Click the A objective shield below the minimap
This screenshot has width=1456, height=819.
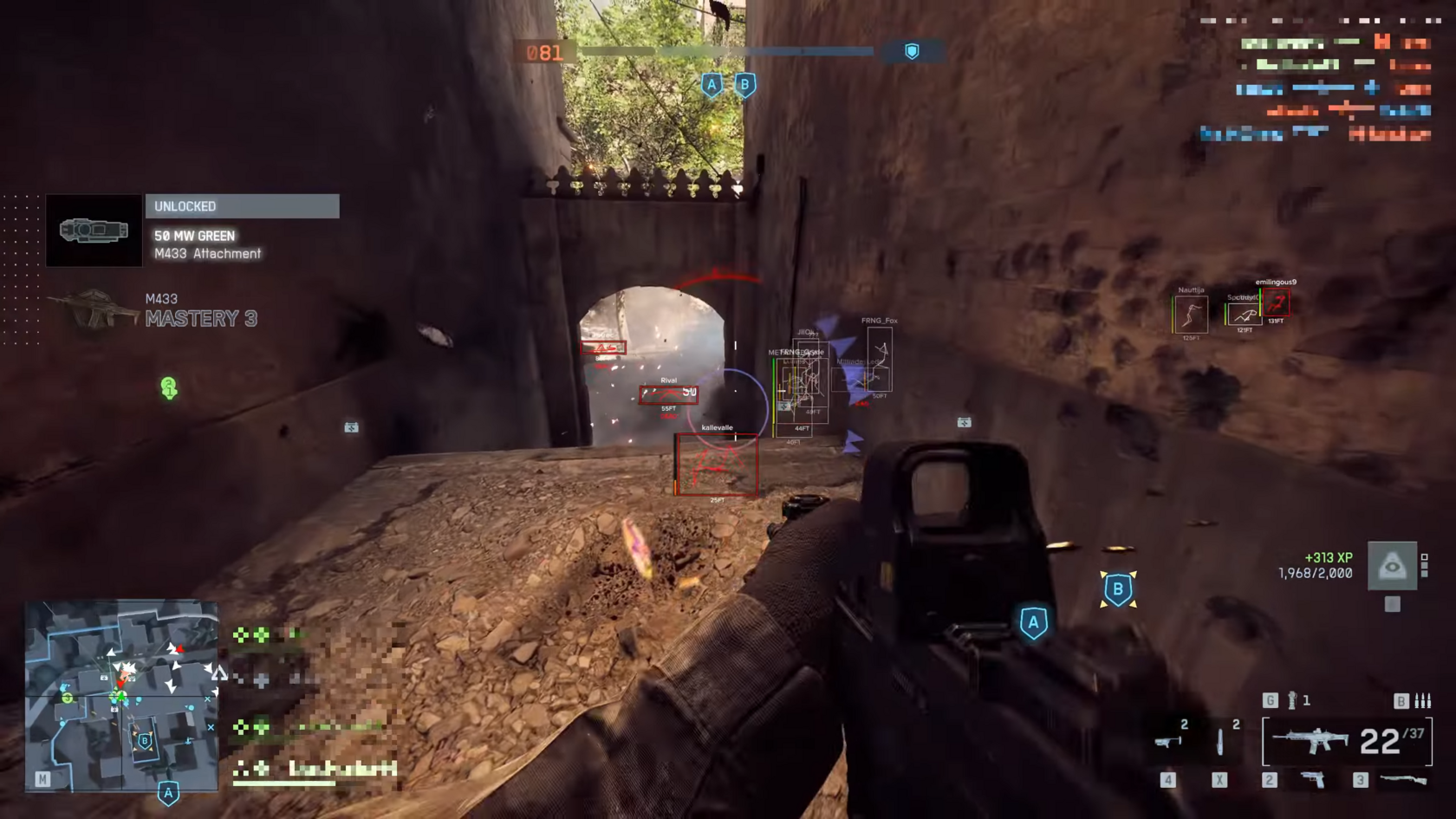167,792
